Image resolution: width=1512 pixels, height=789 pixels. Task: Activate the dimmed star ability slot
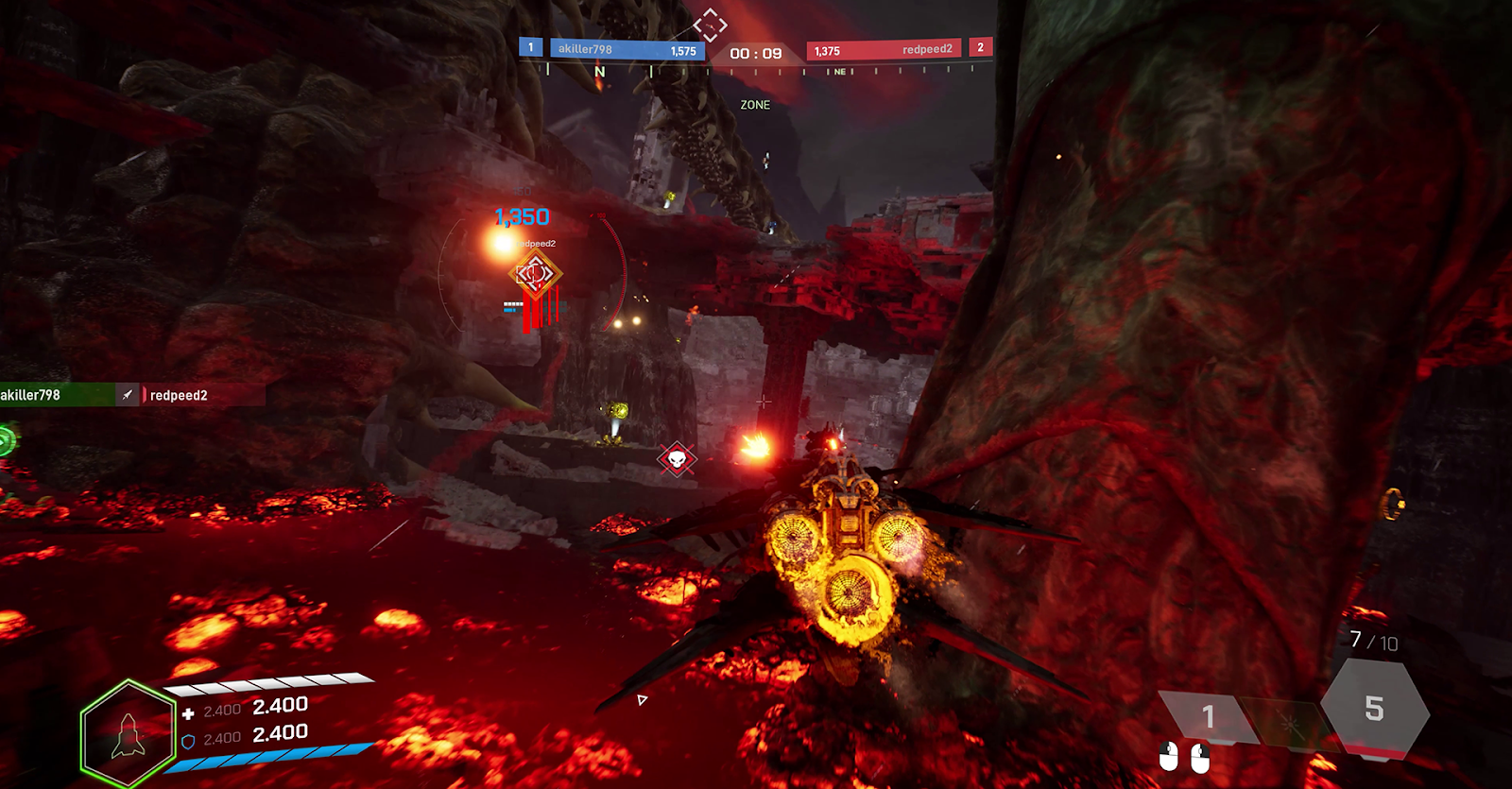pyautogui.click(x=1290, y=725)
